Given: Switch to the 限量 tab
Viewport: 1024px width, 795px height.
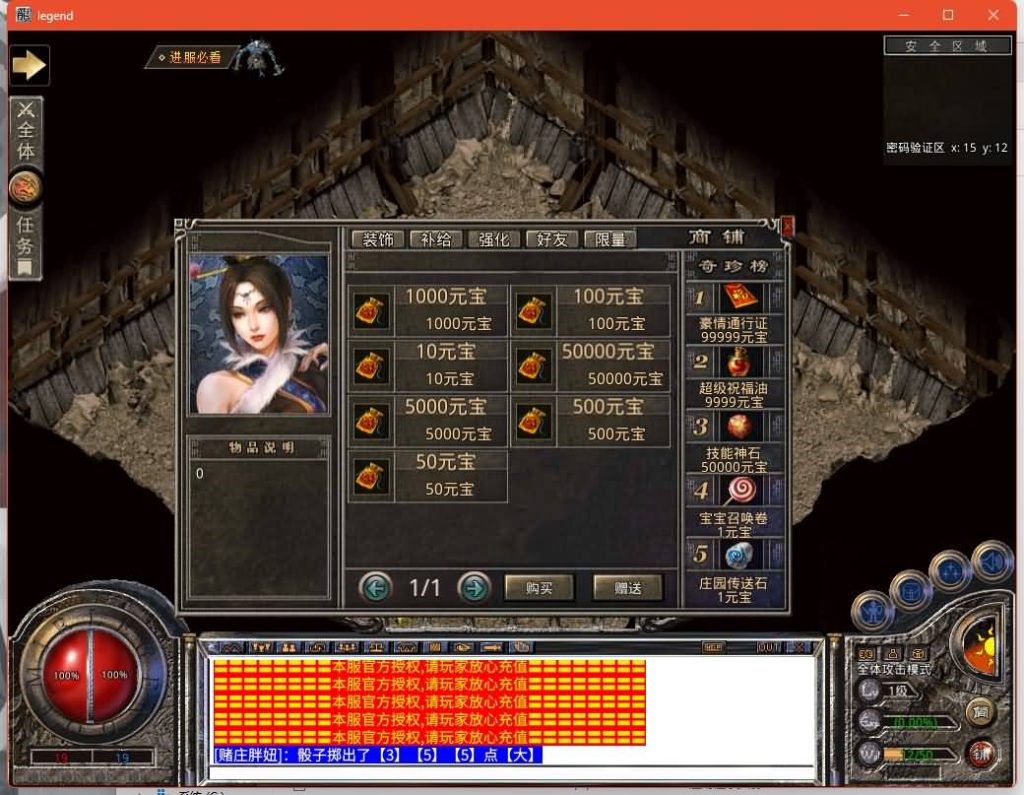Looking at the screenshot, I should (x=610, y=240).
